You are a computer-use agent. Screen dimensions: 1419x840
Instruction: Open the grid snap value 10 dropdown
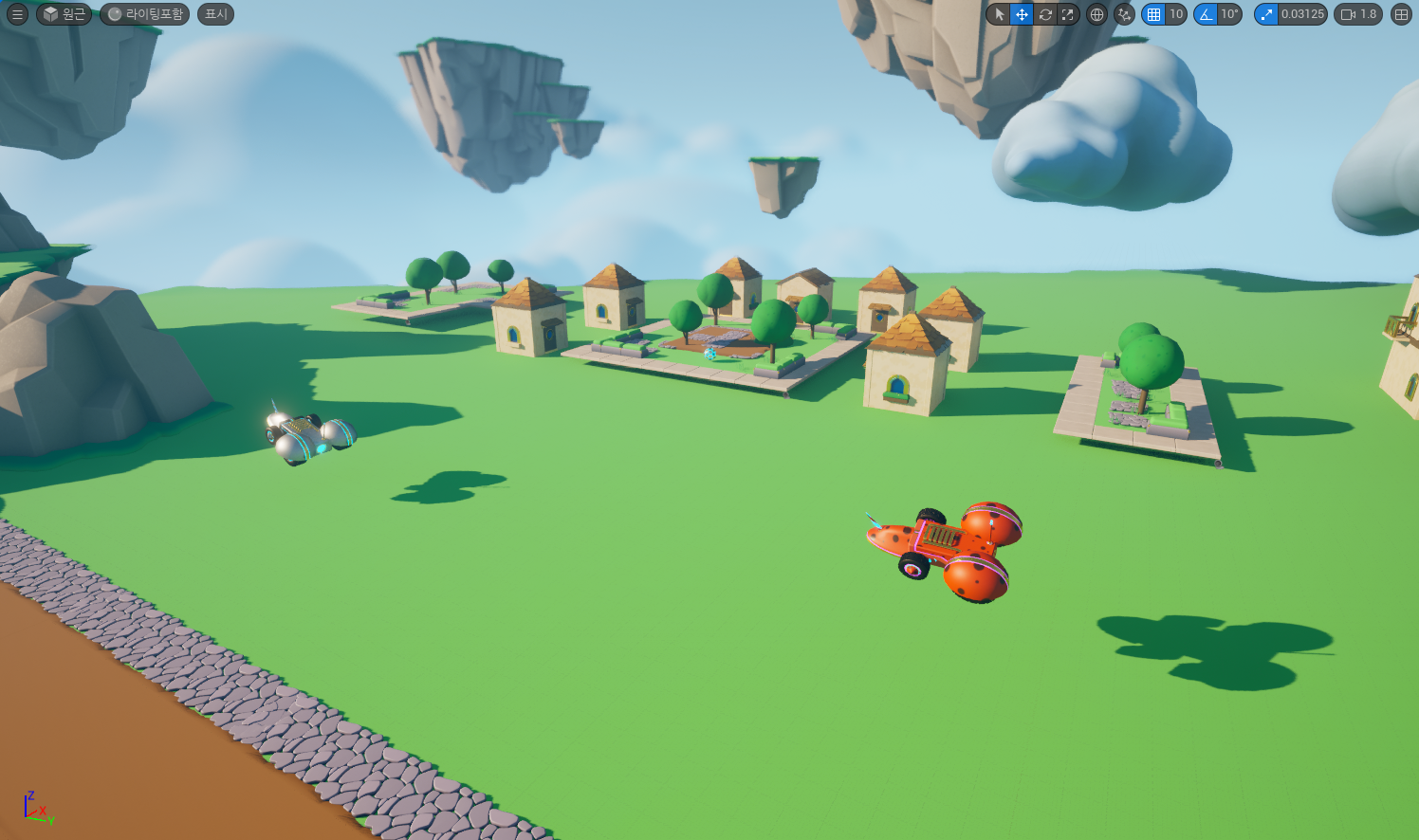point(1176,14)
